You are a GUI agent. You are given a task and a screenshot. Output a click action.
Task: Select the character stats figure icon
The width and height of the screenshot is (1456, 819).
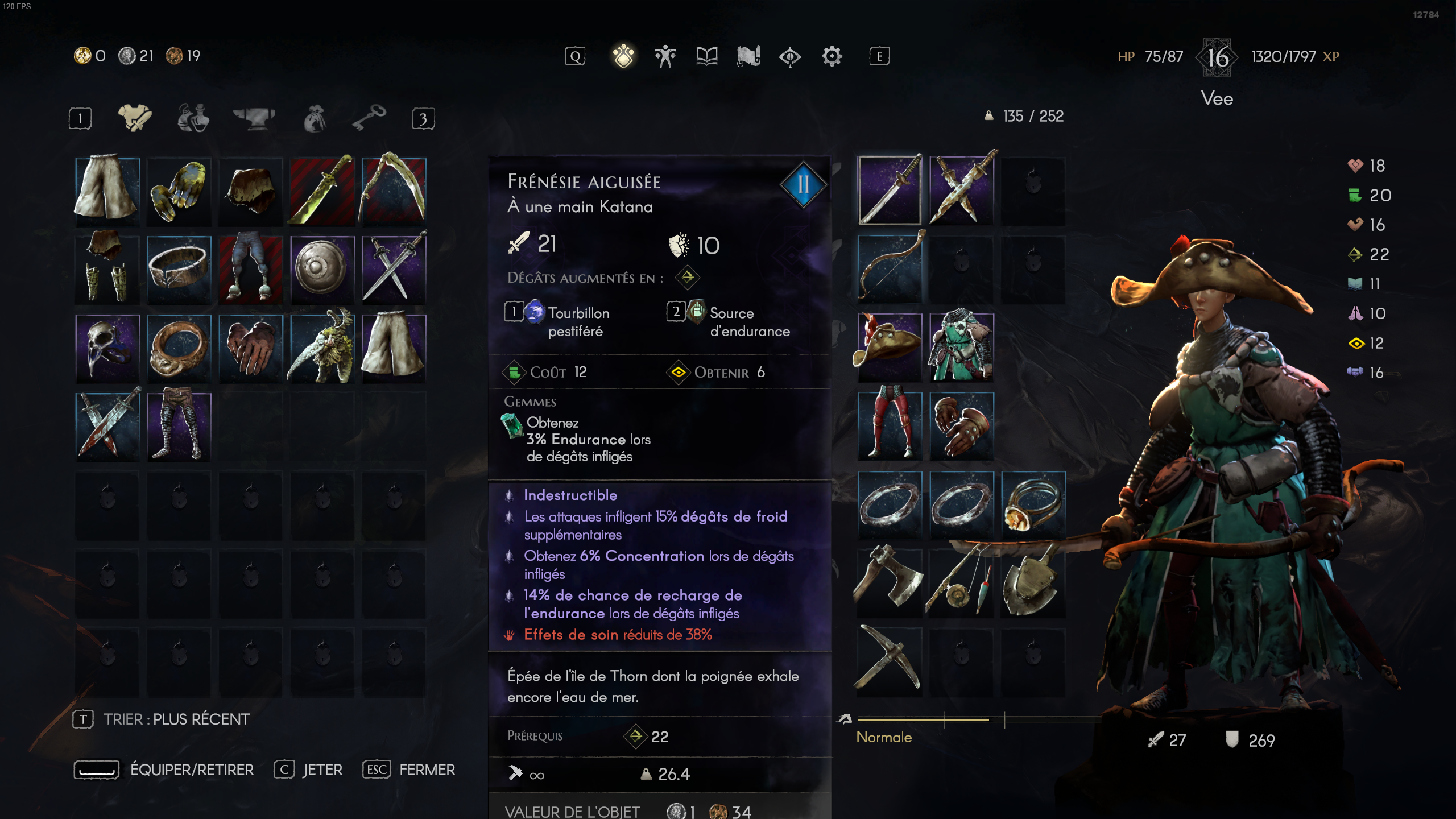(665, 55)
